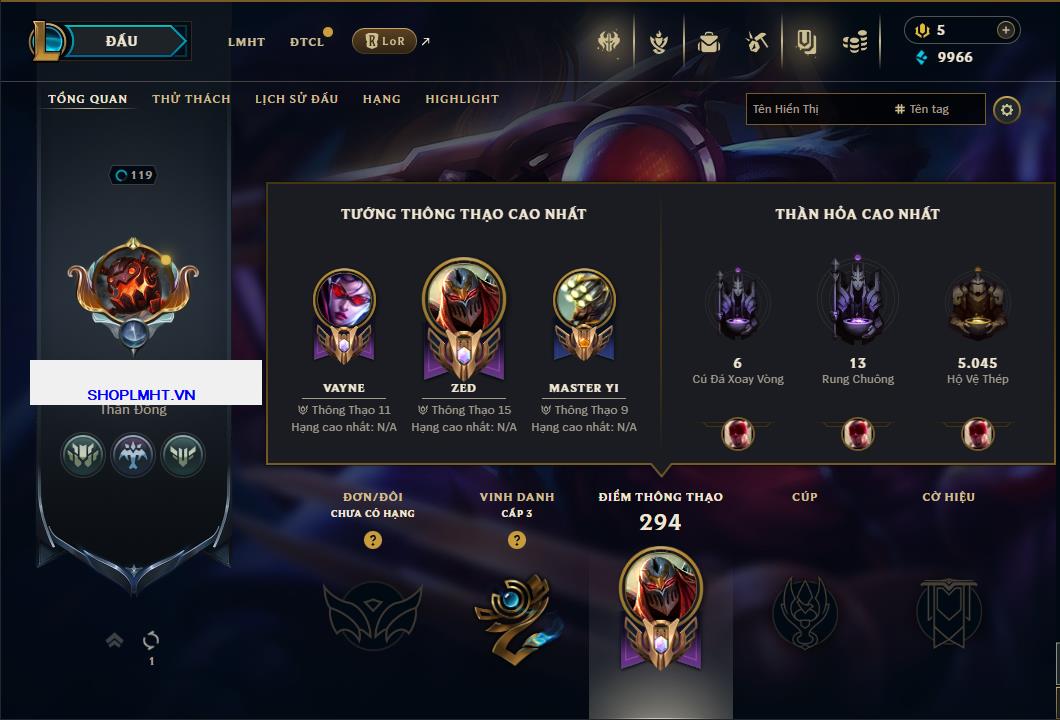
Task: Click the ĐẤU play button
Action: 122,41
